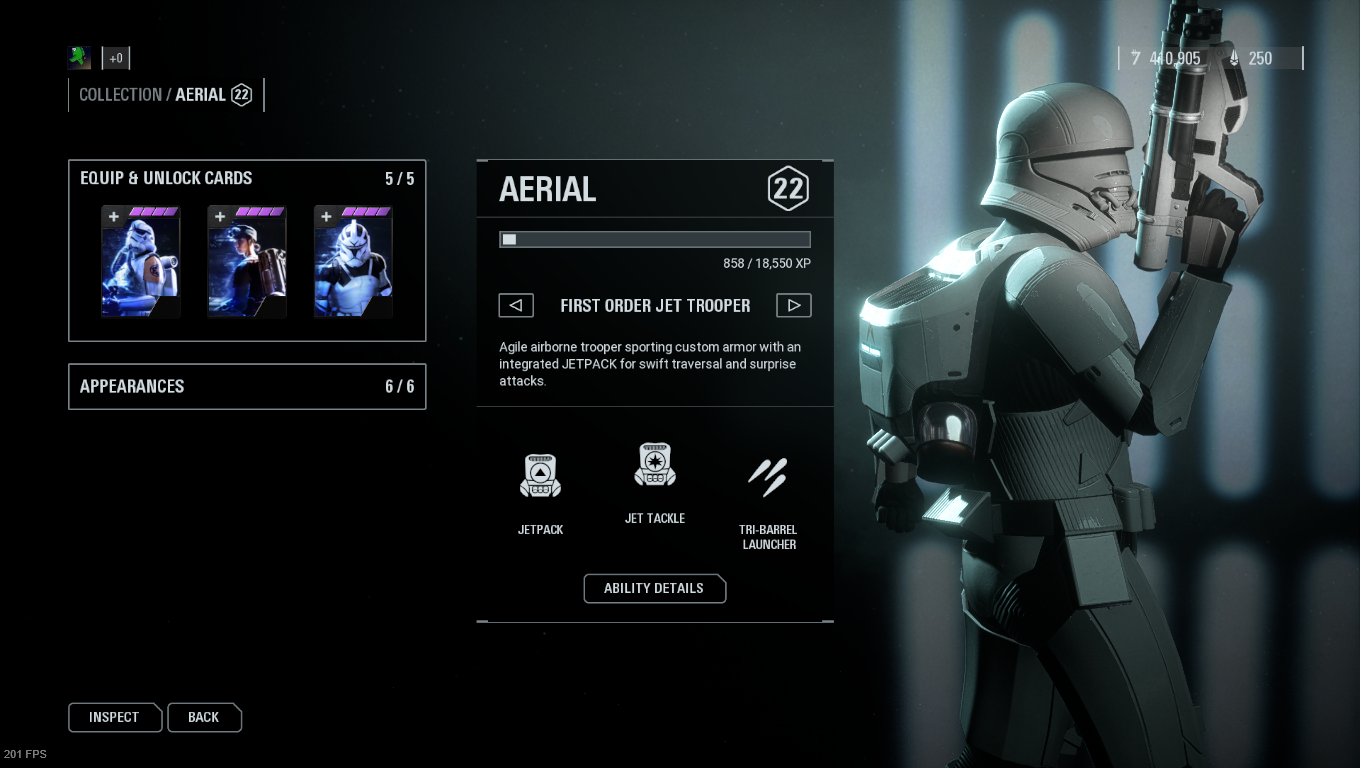Go back with the Back button
This screenshot has height=768, width=1360.
click(x=204, y=717)
